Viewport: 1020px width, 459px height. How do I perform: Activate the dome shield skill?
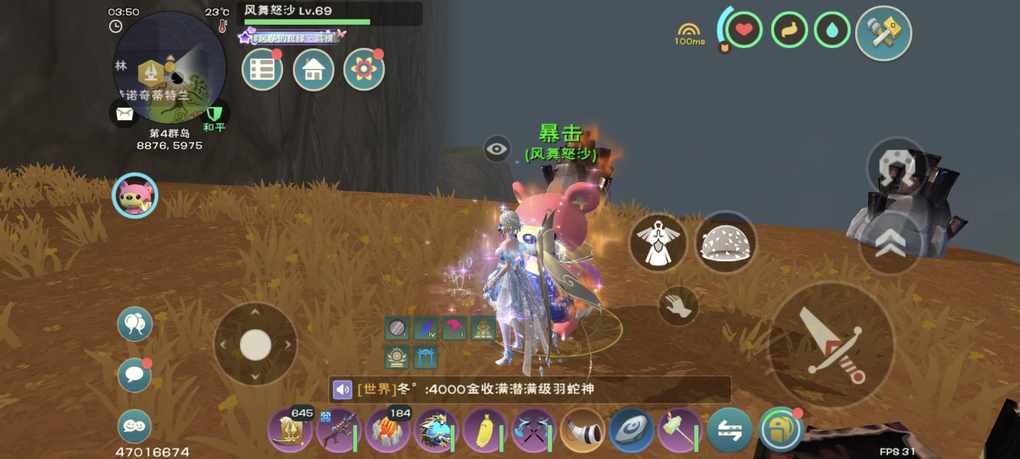[725, 242]
